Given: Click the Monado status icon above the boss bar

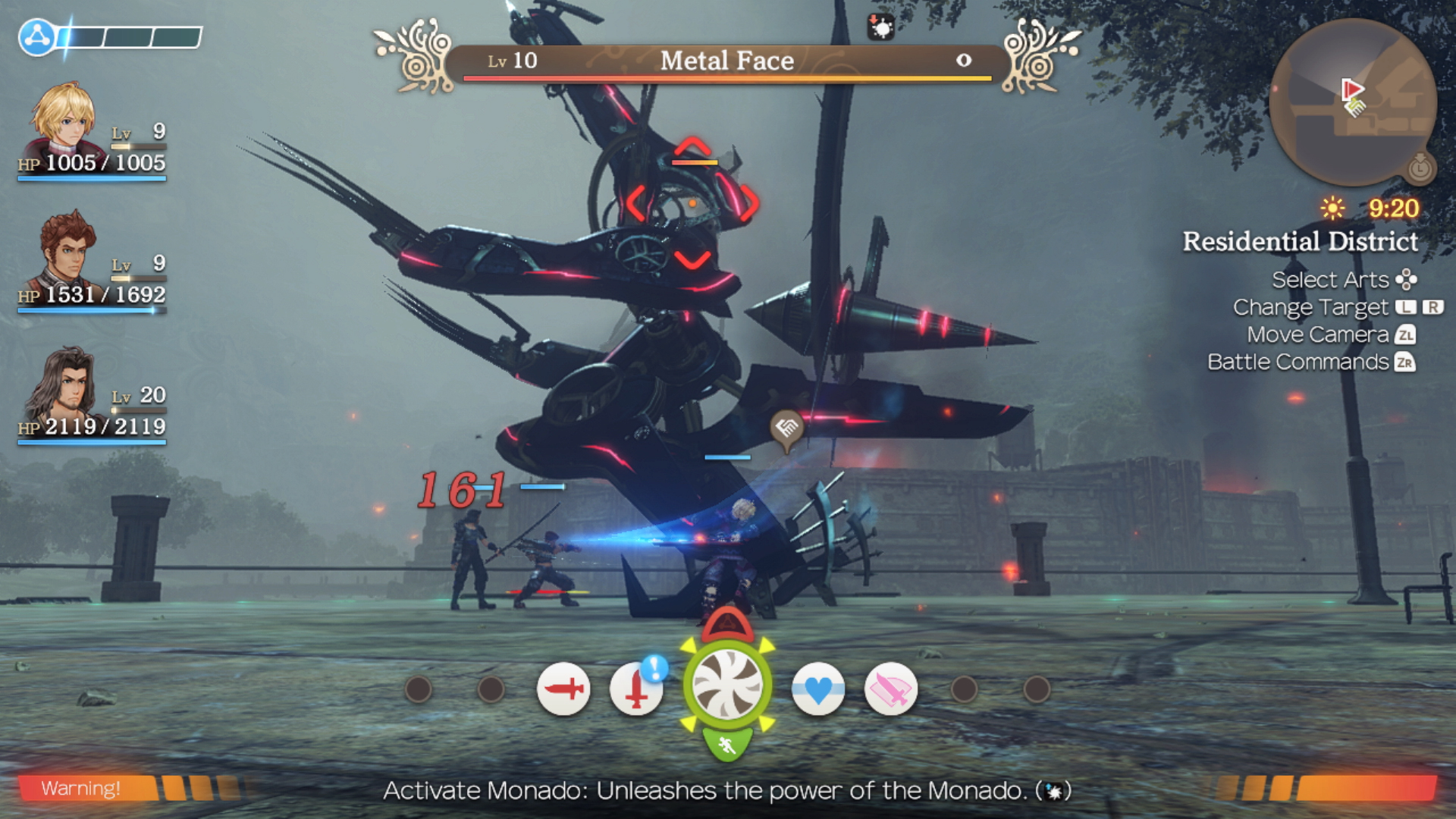Looking at the screenshot, I should (x=880, y=28).
